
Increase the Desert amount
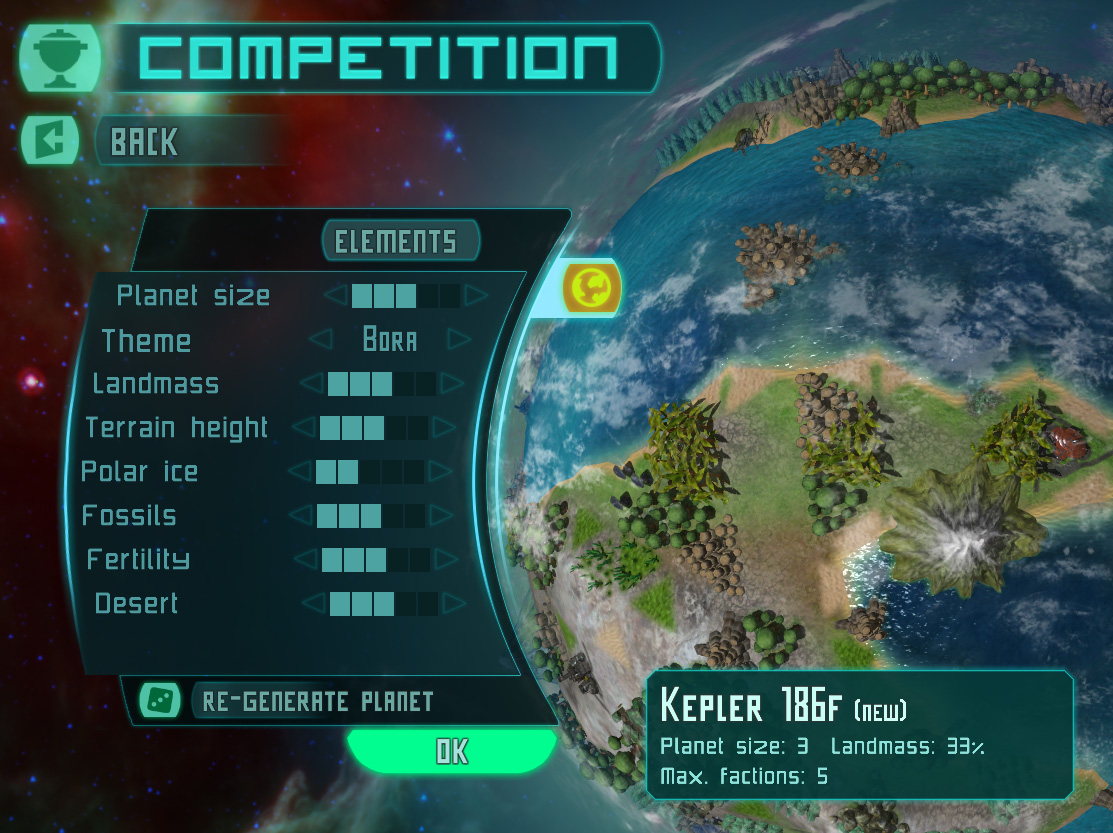click(x=454, y=604)
